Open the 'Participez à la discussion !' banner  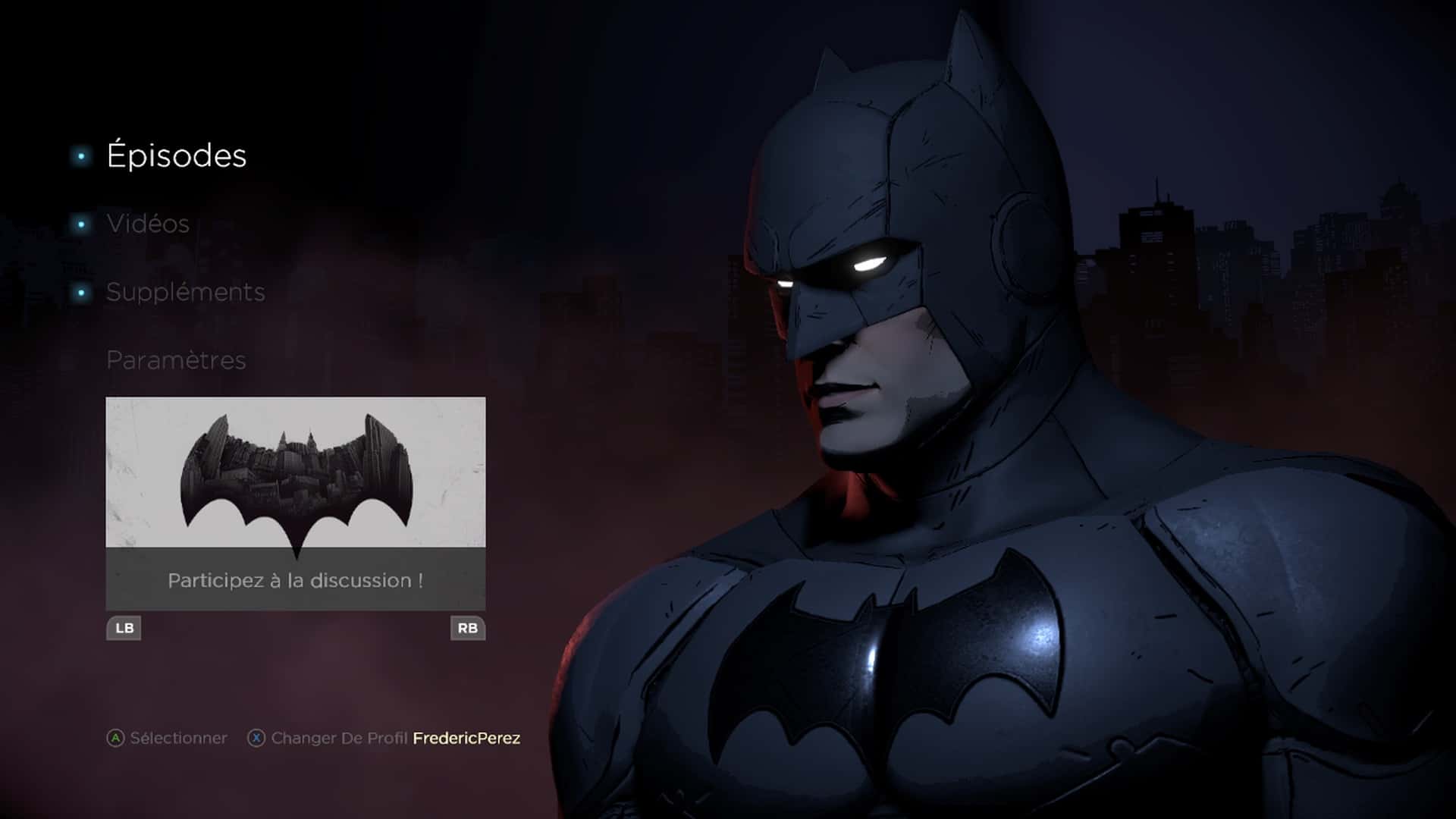click(296, 580)
